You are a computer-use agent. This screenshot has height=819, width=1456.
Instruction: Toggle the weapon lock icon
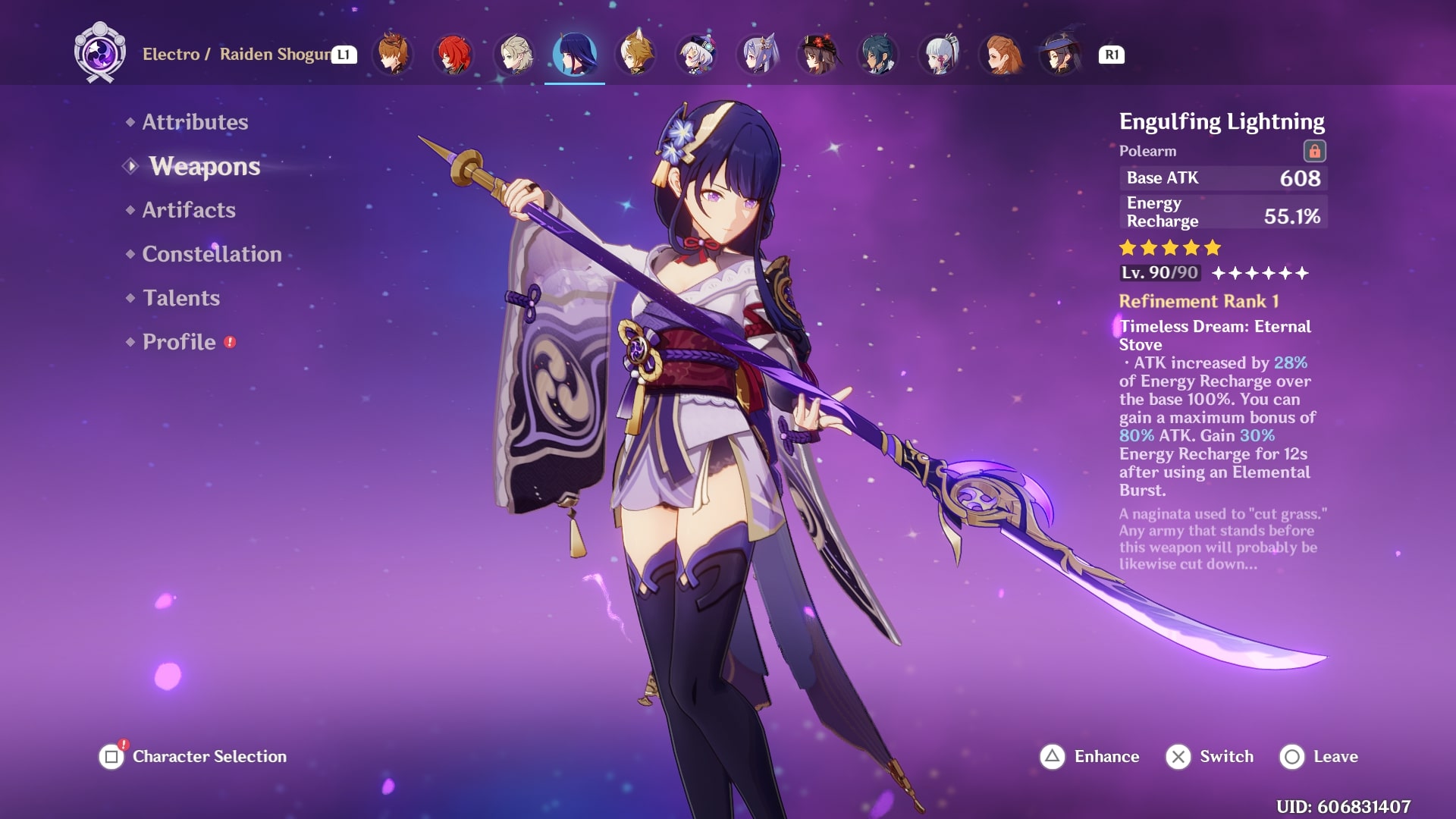(x=1314, y=151)
